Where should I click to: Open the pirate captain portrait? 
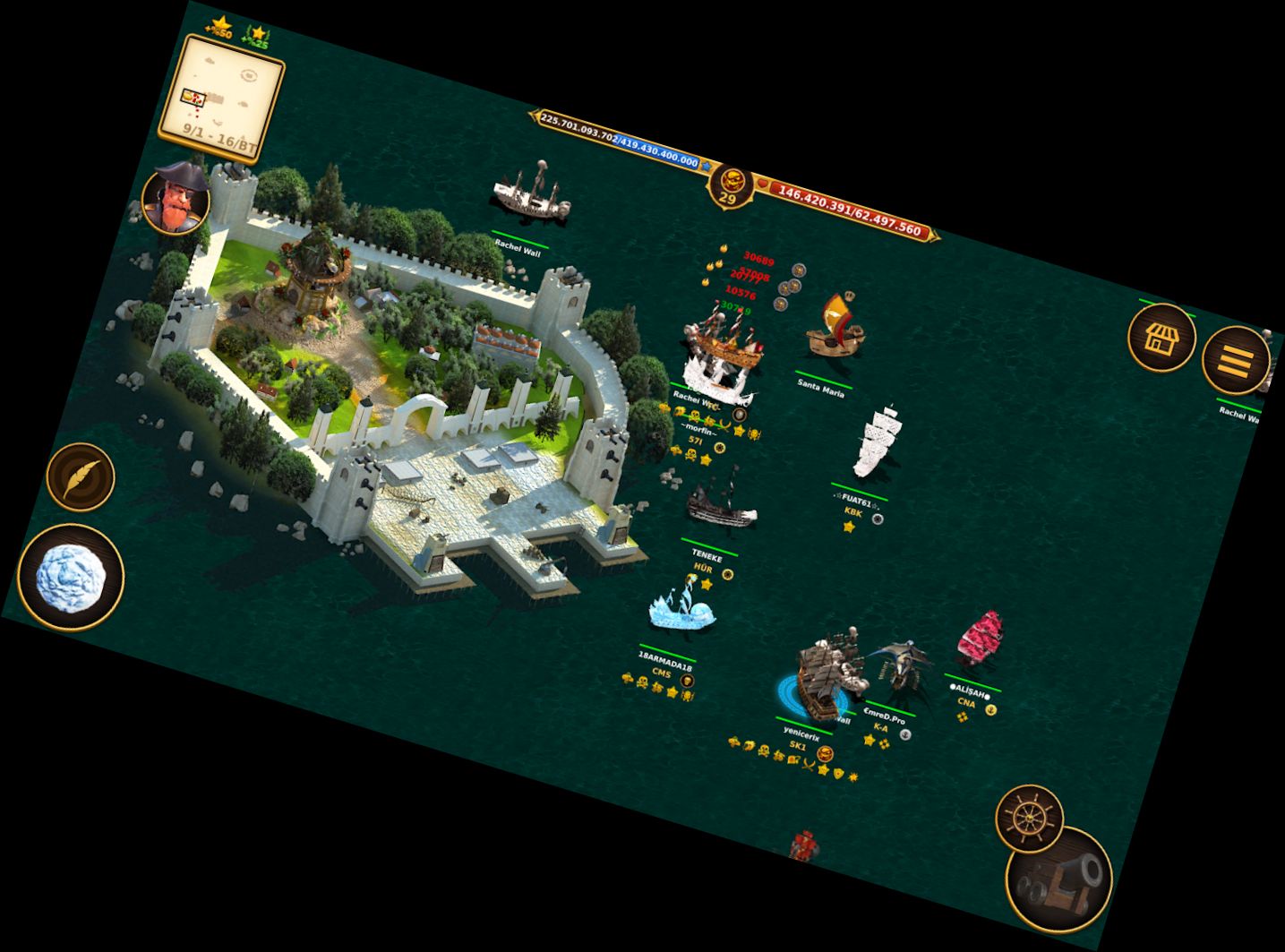tap(176, 200)
